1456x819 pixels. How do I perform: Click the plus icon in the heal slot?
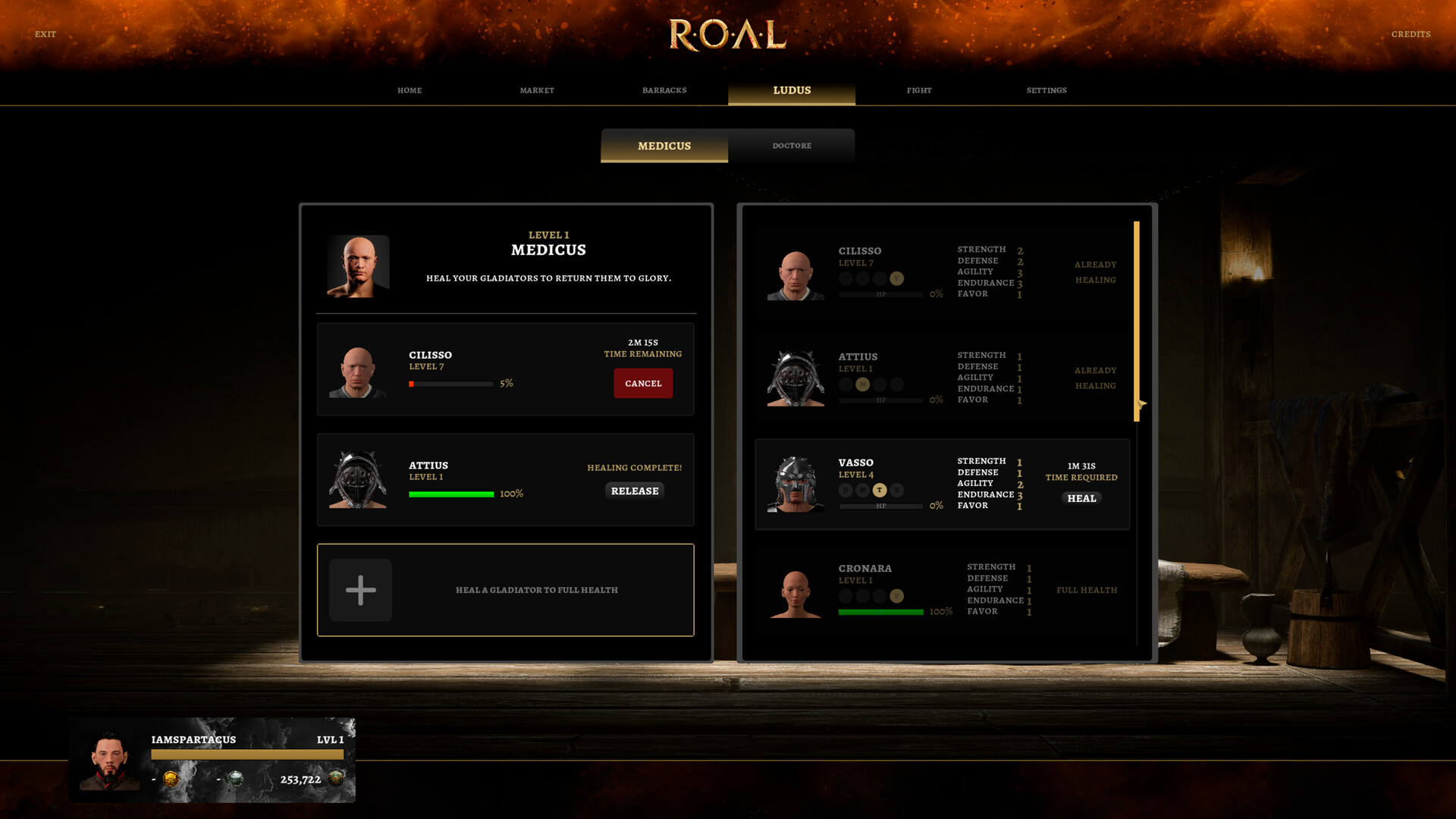coord(360,589)
